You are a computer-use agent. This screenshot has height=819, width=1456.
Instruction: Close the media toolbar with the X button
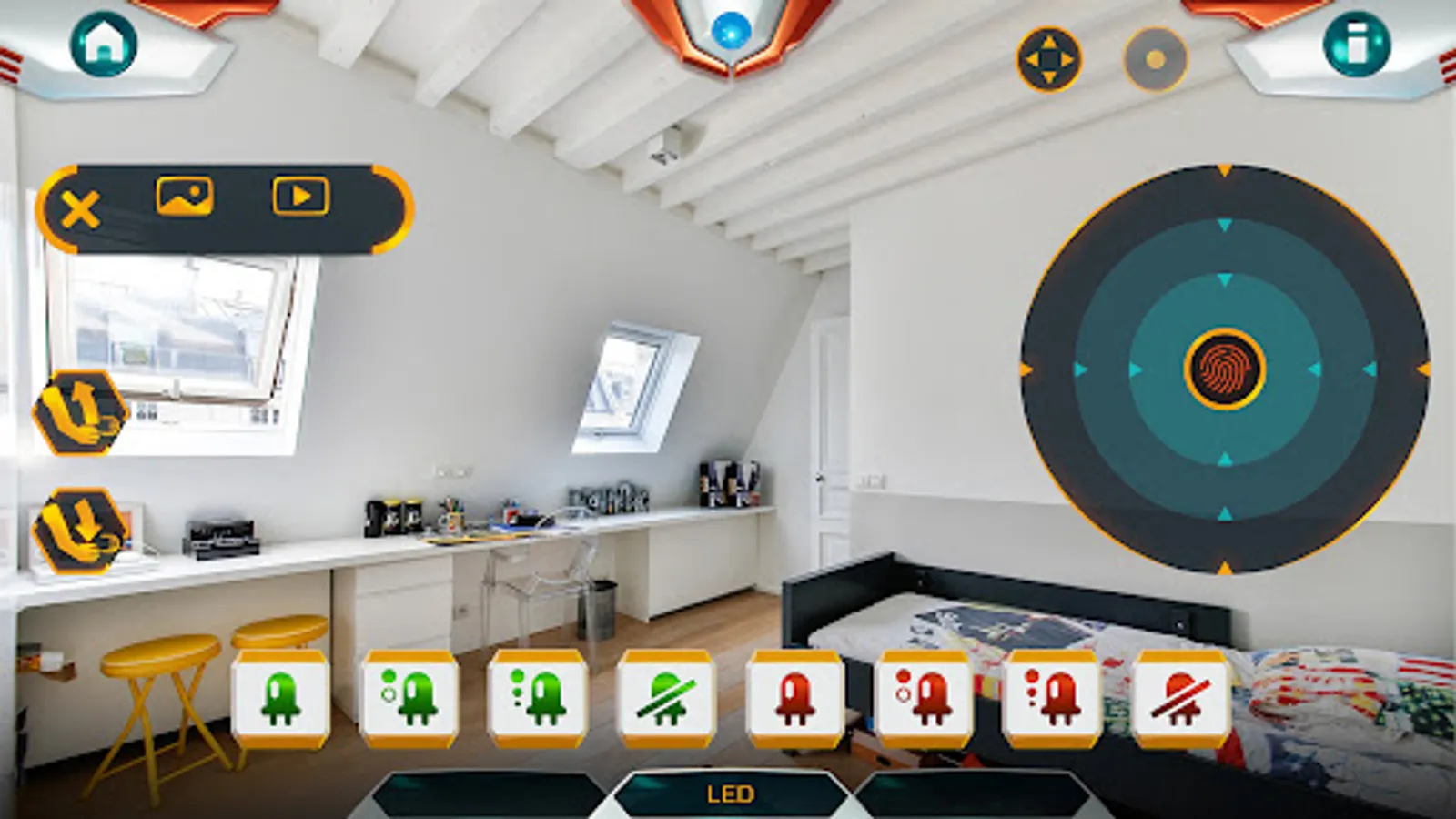(x=80, y=210)
